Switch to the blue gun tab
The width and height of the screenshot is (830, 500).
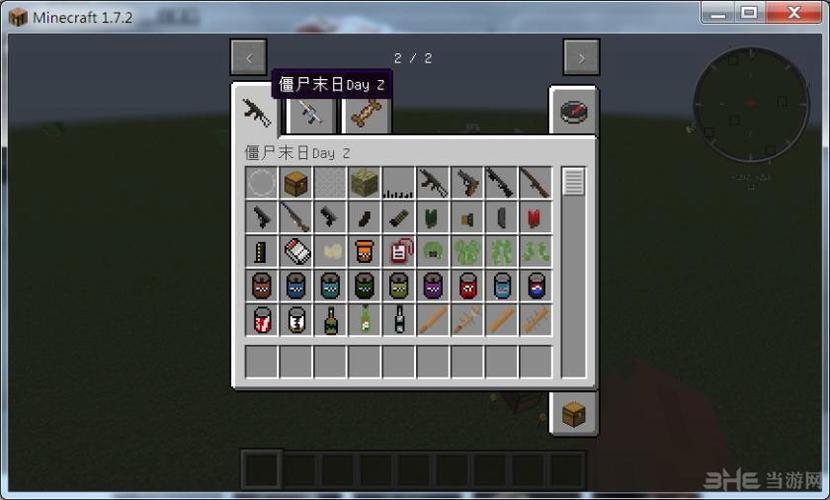point(311,114)
